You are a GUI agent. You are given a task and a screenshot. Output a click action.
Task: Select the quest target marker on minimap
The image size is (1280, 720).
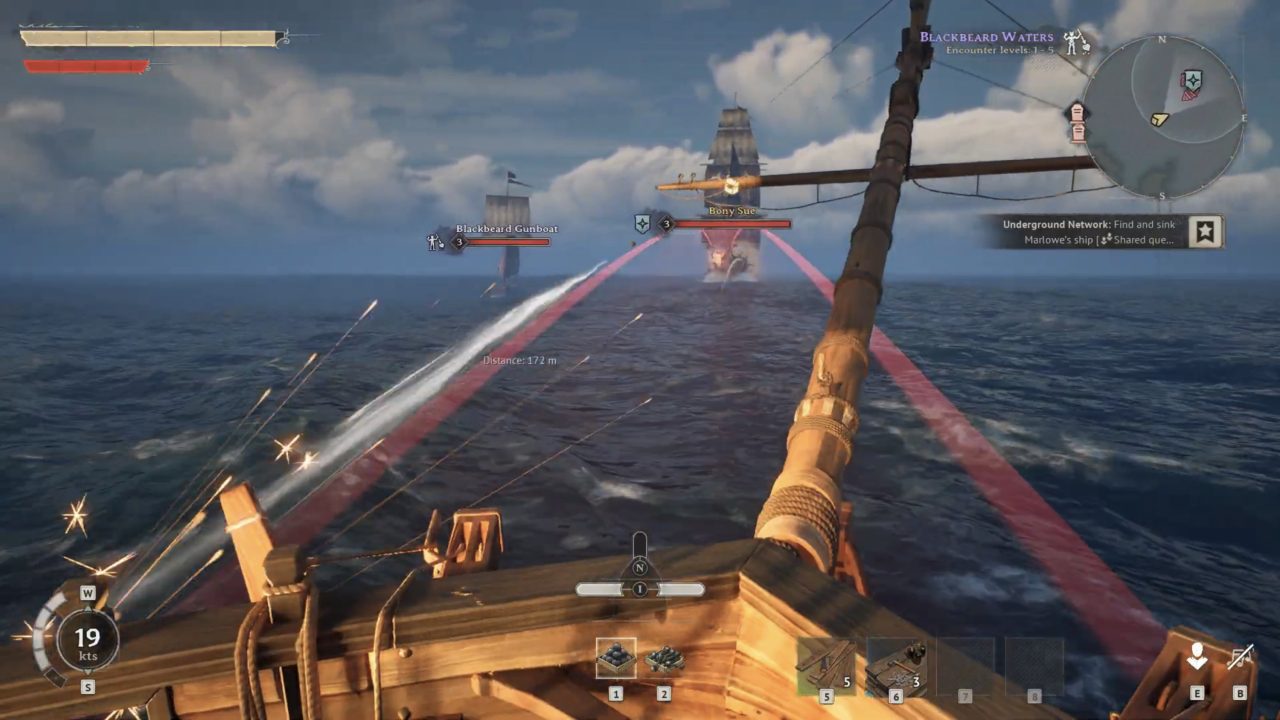(1190, 83)
